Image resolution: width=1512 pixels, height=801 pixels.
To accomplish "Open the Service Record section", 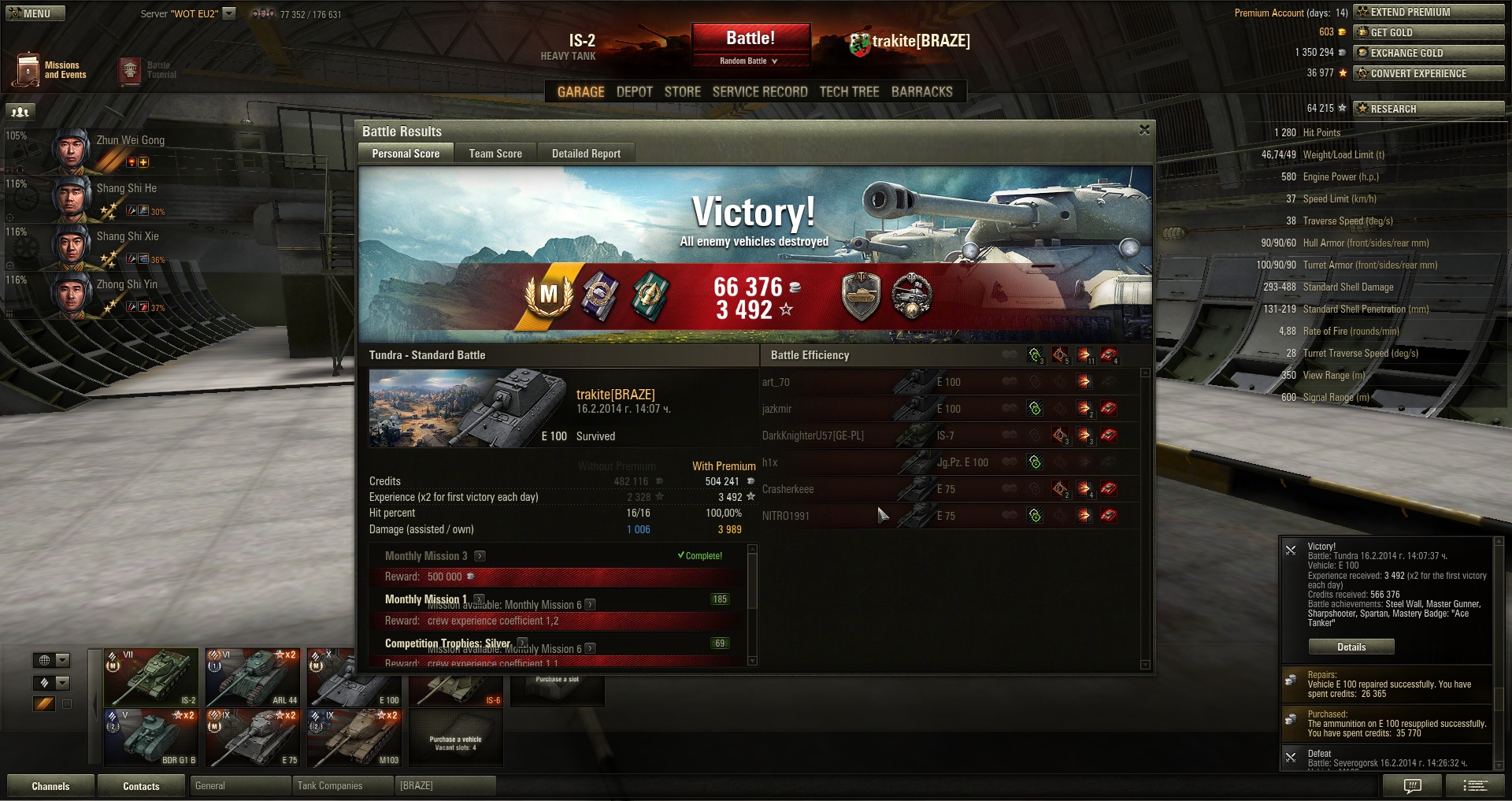I will 760,92.
